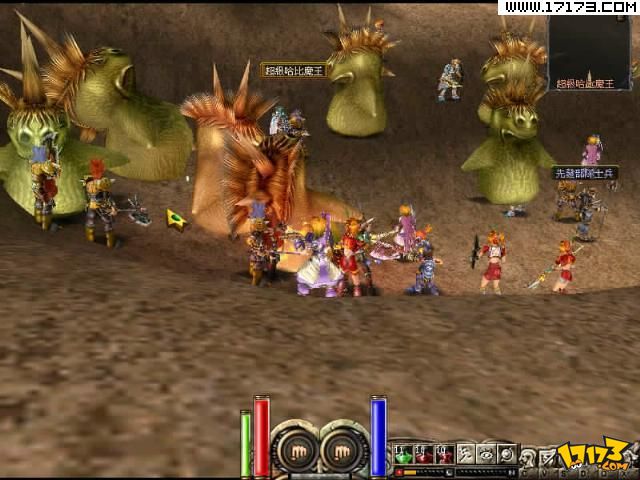Image resolution: width=640 pixels, height=480 pixels.
Task: Select the swirl icon button
Action: coord(507,453)
